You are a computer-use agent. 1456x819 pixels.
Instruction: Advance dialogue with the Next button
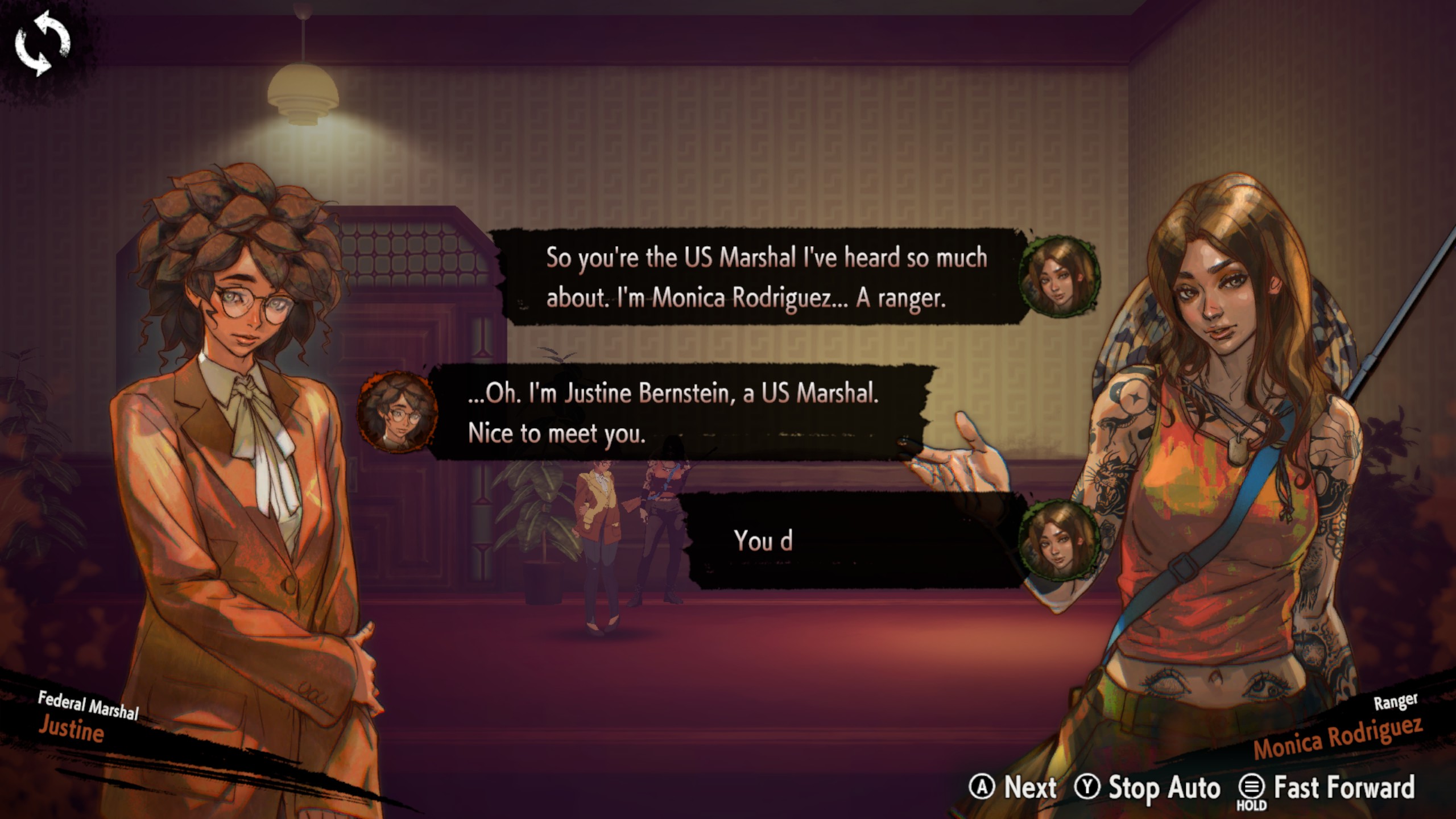pos(1014,788)
